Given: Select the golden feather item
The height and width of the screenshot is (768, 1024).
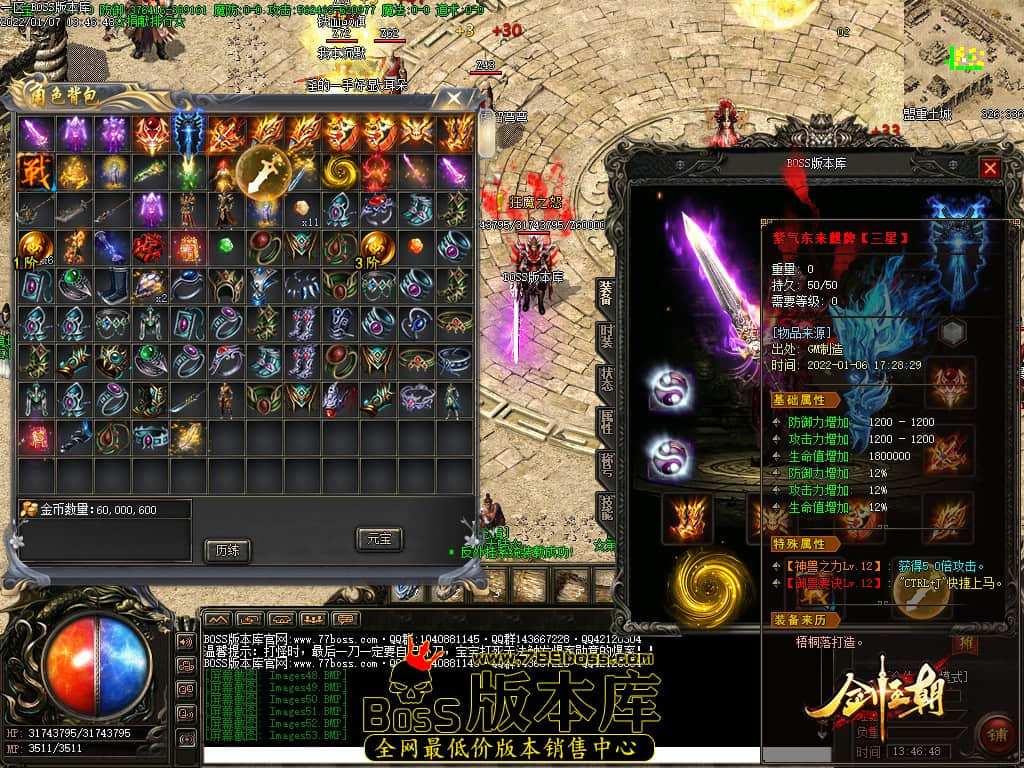Looking at the screenshot, I should (188, 436).
